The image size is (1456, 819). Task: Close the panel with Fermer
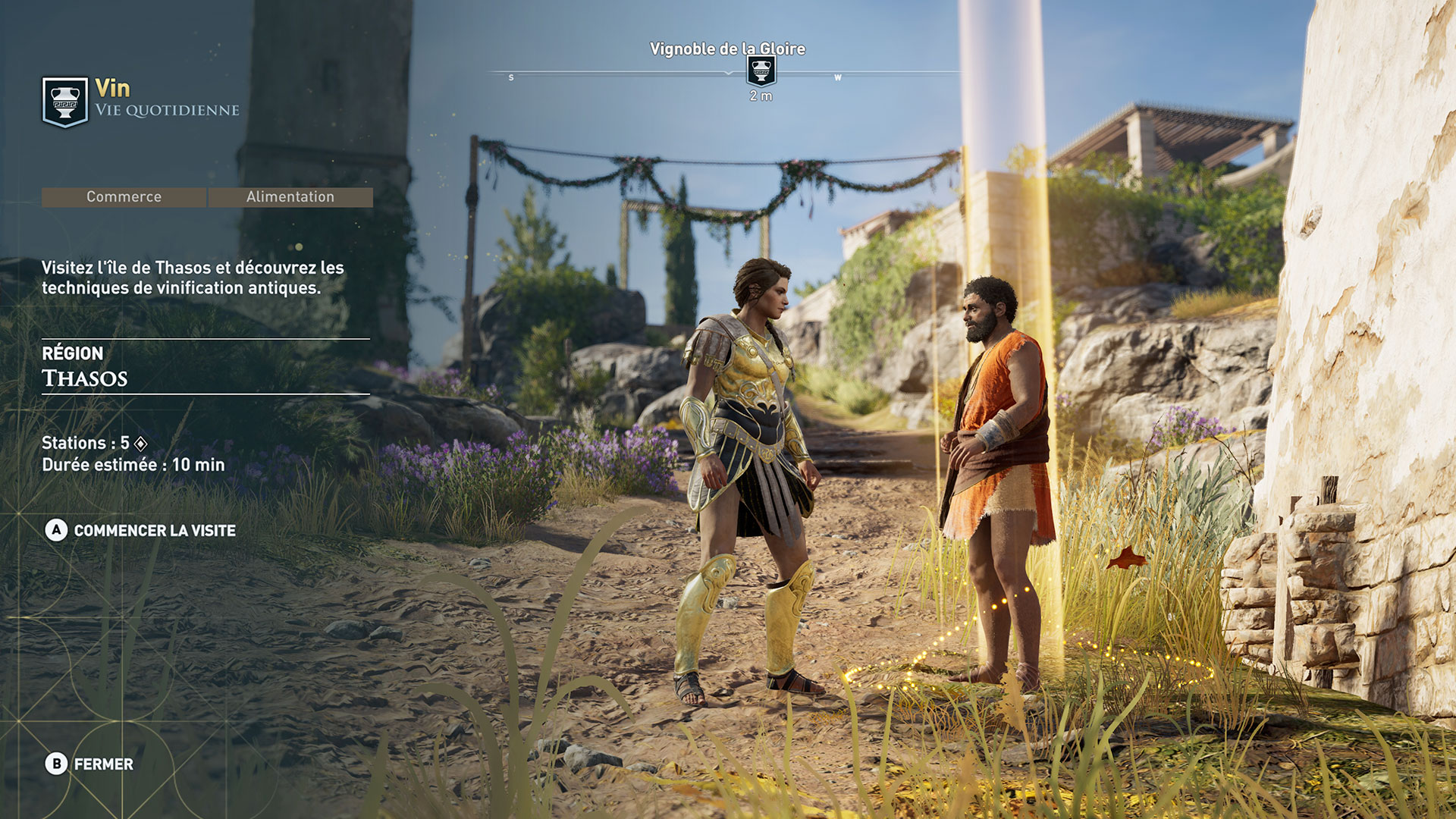[x=89, y=764]
